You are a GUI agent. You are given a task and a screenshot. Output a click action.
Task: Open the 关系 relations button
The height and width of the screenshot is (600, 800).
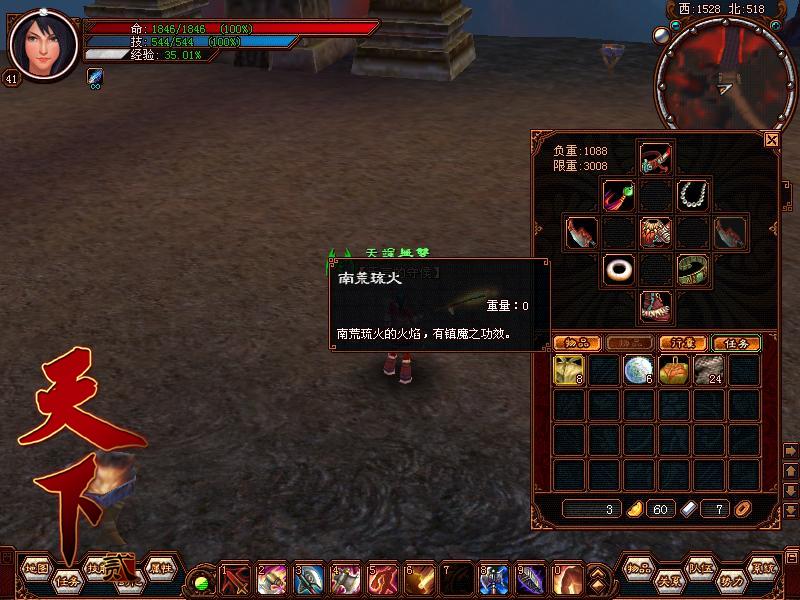click(x=668, y=580)
